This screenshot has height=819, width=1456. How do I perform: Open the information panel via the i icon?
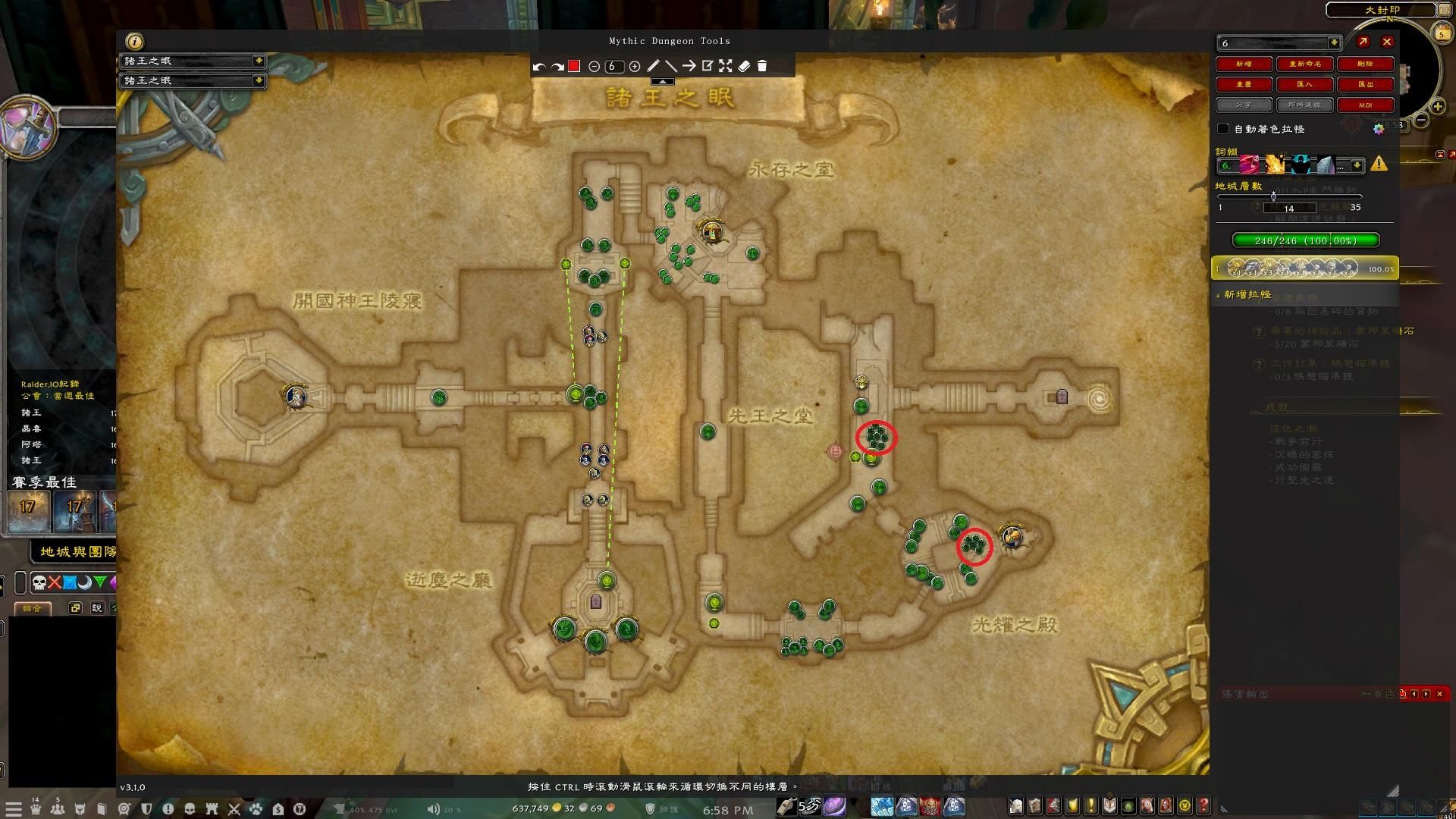click(133, 42)
